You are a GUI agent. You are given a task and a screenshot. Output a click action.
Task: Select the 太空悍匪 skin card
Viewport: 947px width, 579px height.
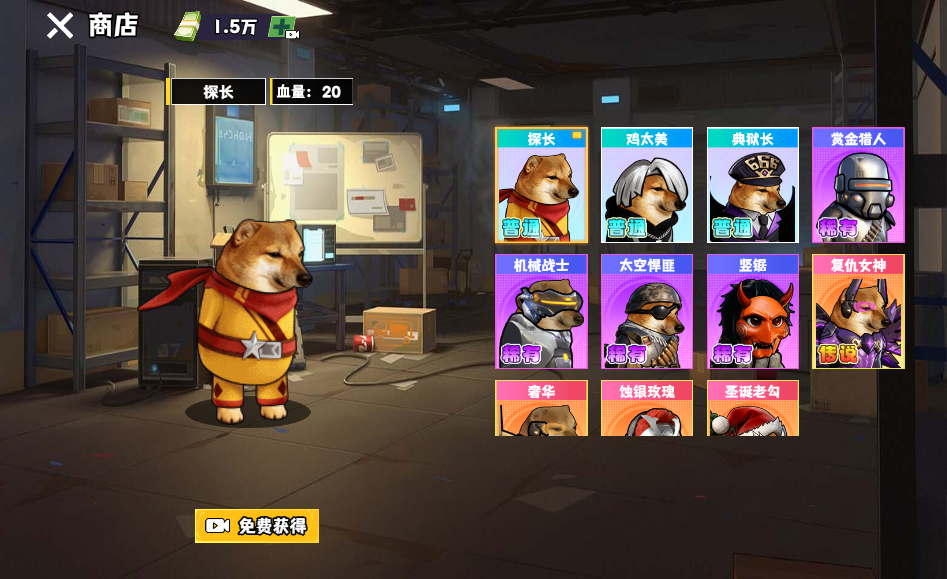(x=647, y=312)
